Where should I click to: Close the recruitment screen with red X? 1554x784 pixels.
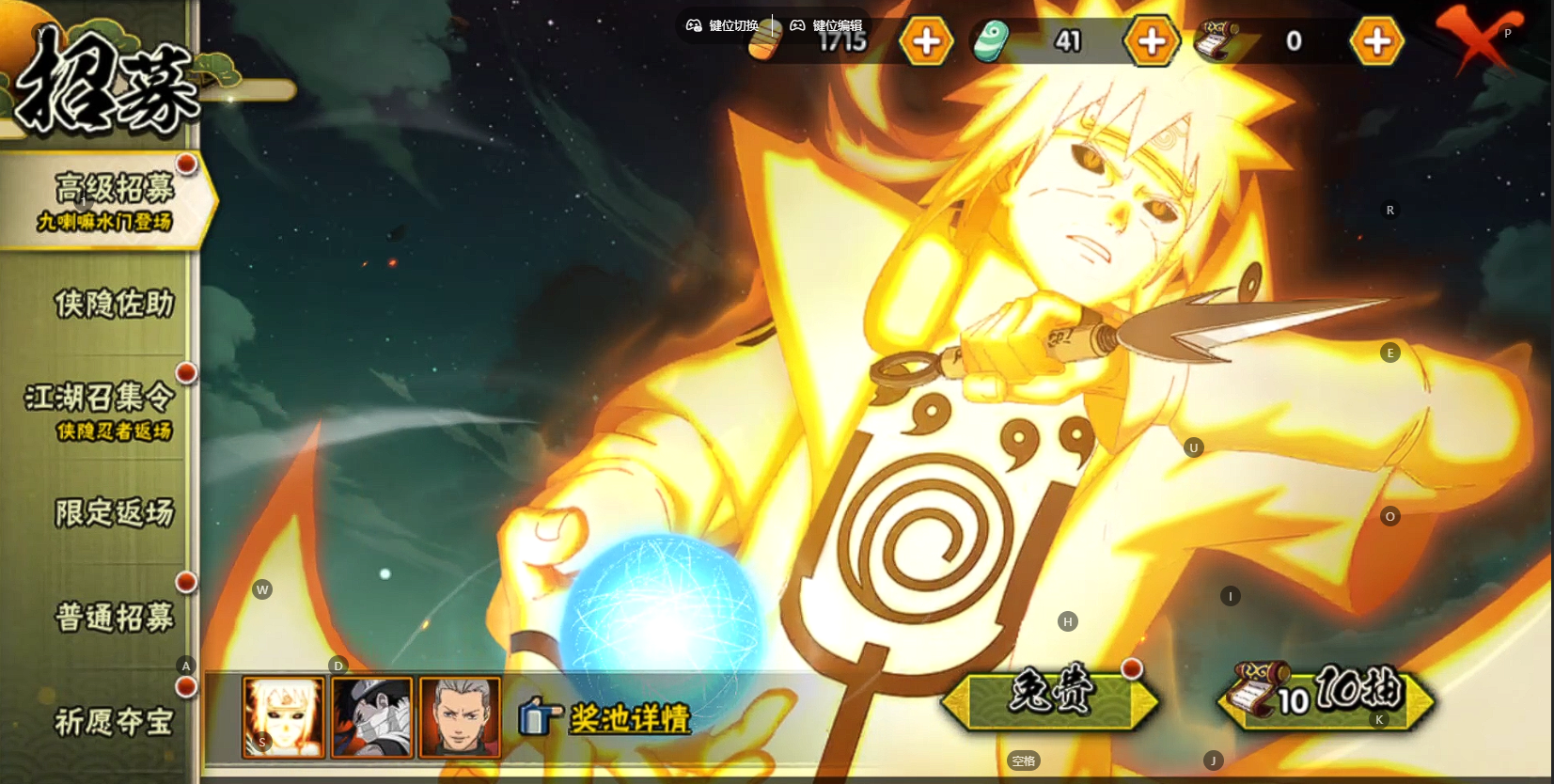click(x=1479, y=38)
